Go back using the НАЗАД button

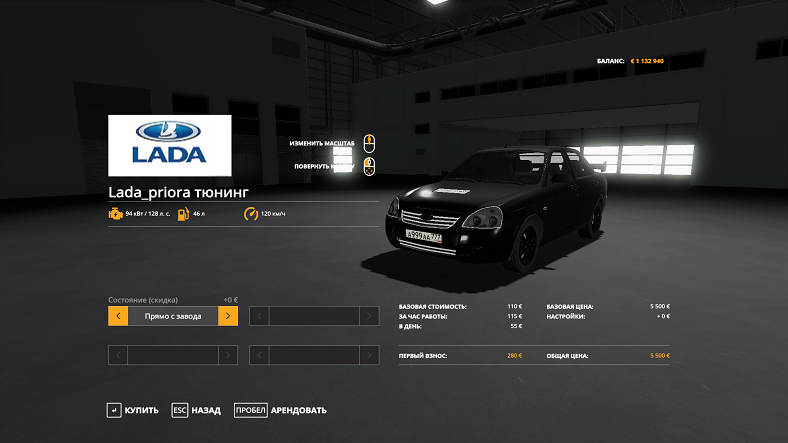(196, 410)
